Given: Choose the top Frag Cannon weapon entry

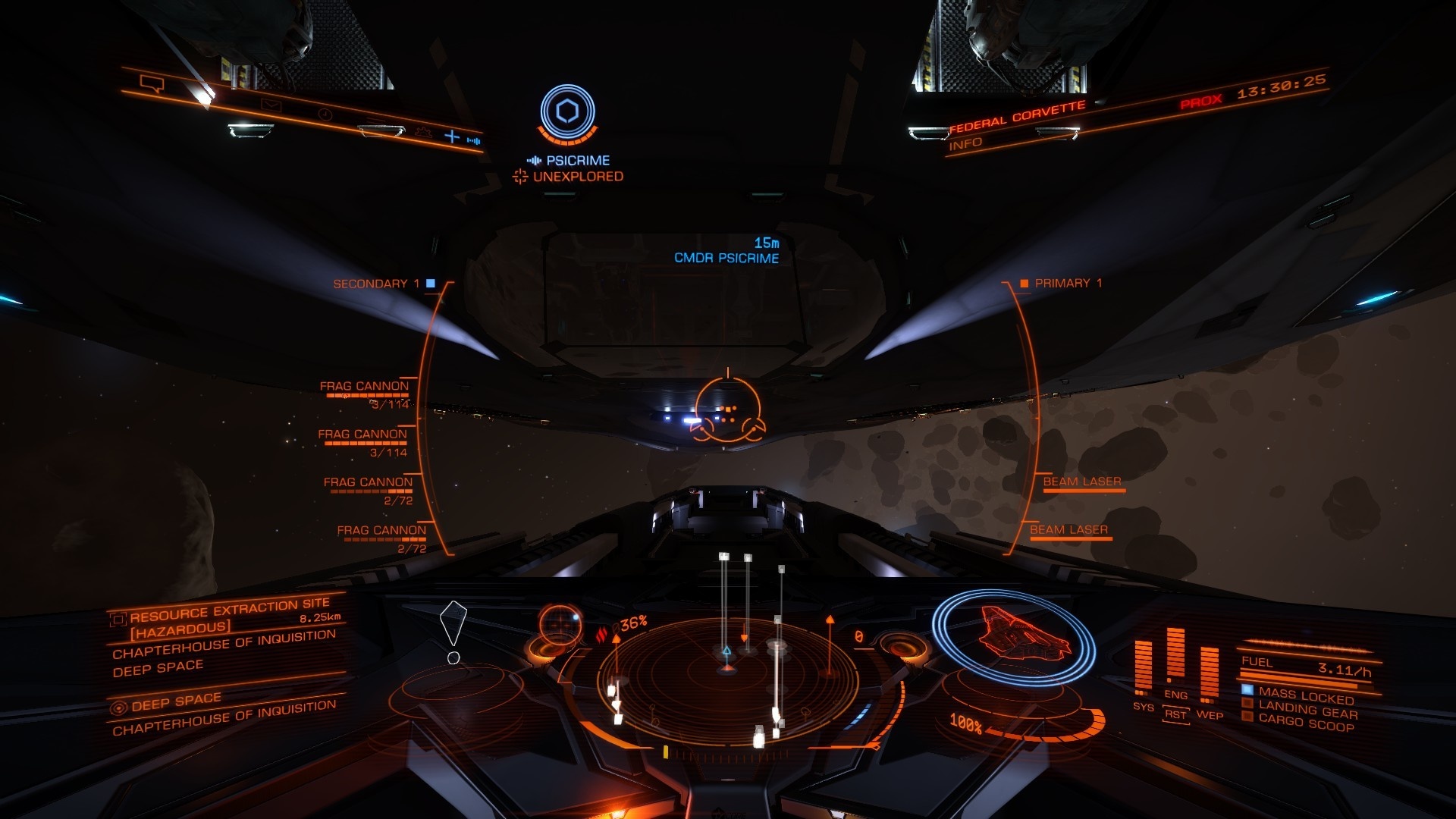Looking at the screenshot, I should 365,387.
